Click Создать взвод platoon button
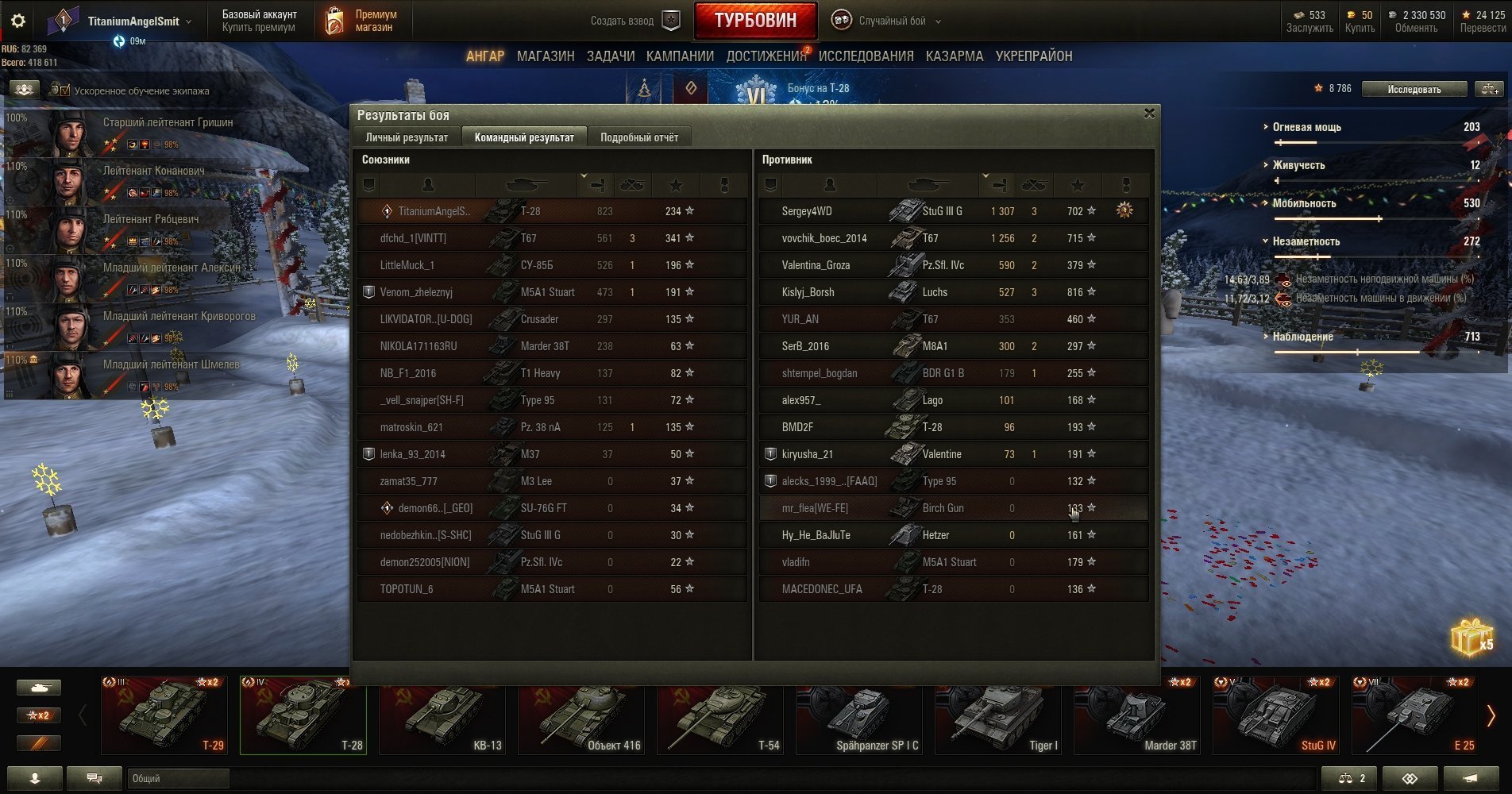Screen dimensions: 1512x794 (x=635, y=21)
